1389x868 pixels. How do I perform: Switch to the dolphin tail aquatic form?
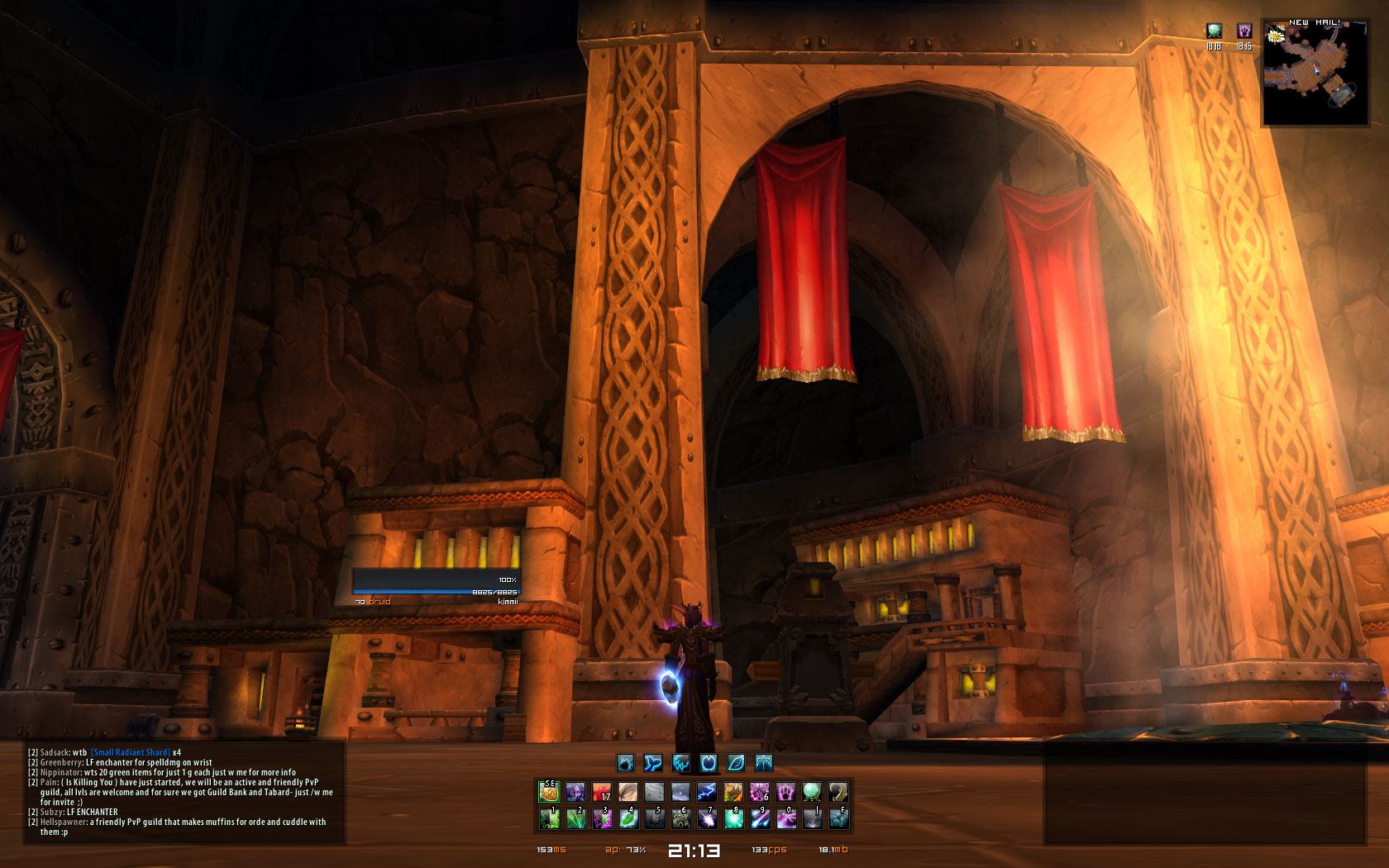coord(653,762)
